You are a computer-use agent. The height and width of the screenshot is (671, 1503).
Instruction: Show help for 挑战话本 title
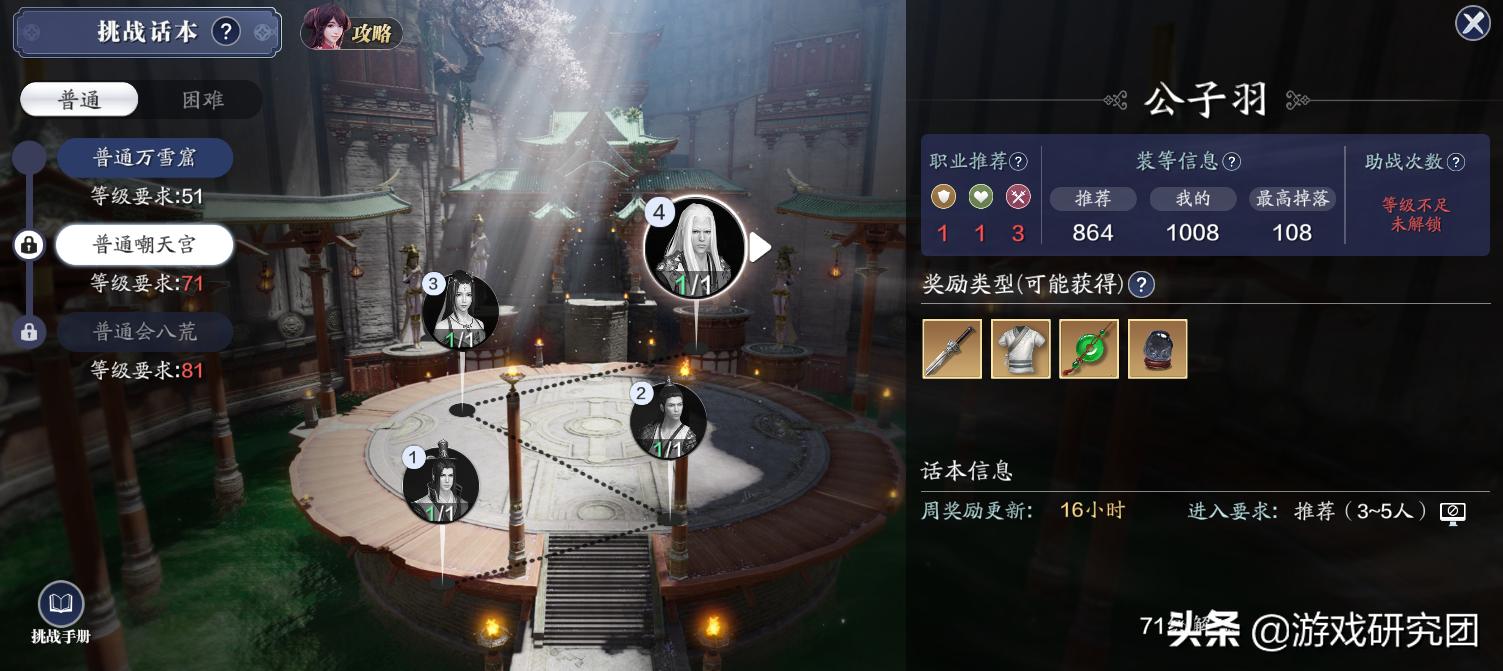tap(226, 32)
